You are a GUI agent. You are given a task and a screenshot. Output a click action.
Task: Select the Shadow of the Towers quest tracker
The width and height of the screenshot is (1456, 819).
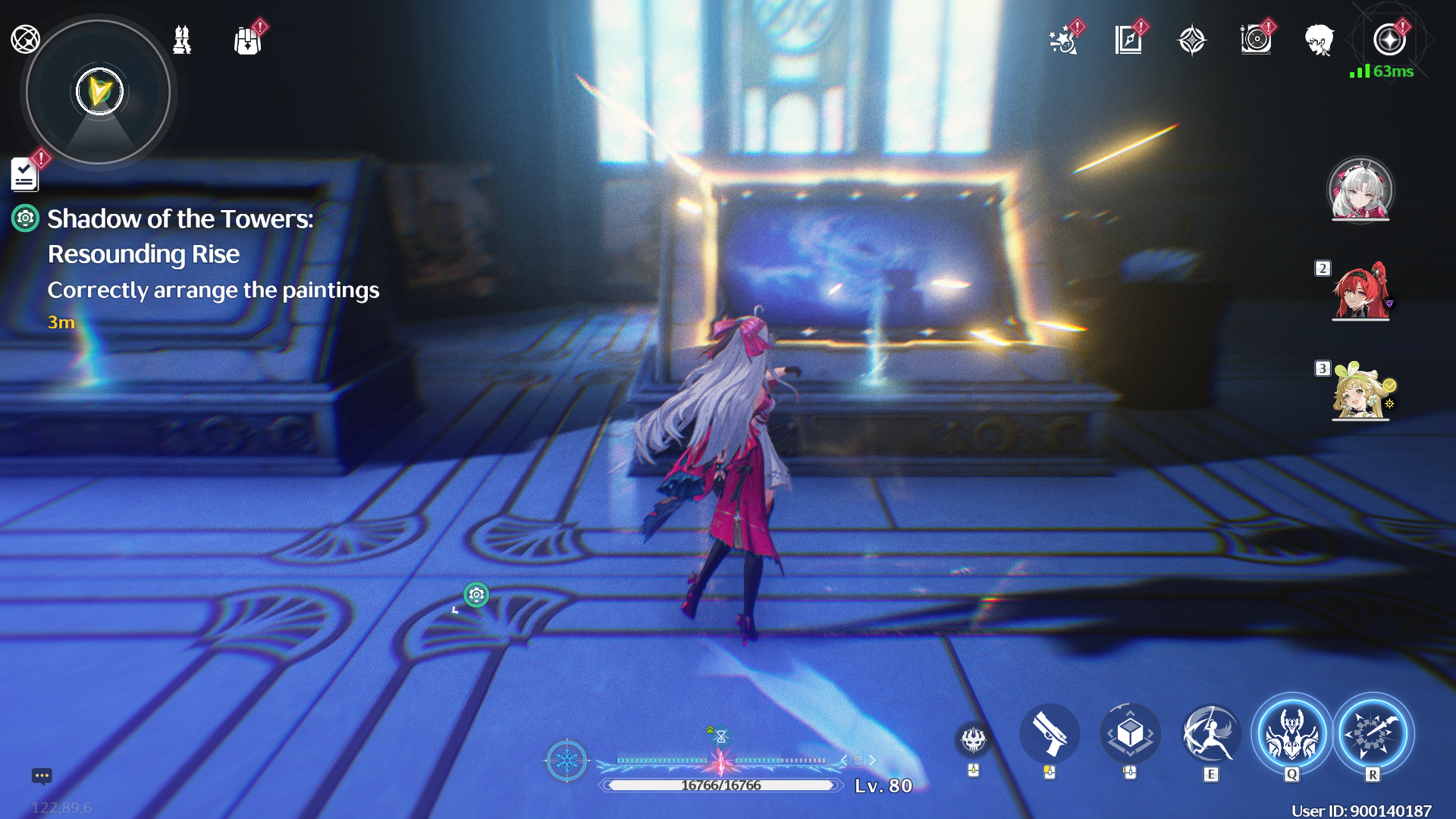tap(180, 236)
